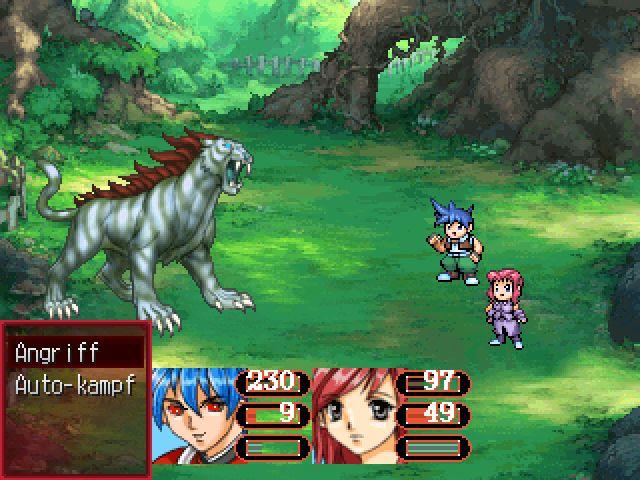Image resolution: width=640 pixels, height=480 pixels.
Task: Choose the Auto-kampf option
Action: [76, 382]
